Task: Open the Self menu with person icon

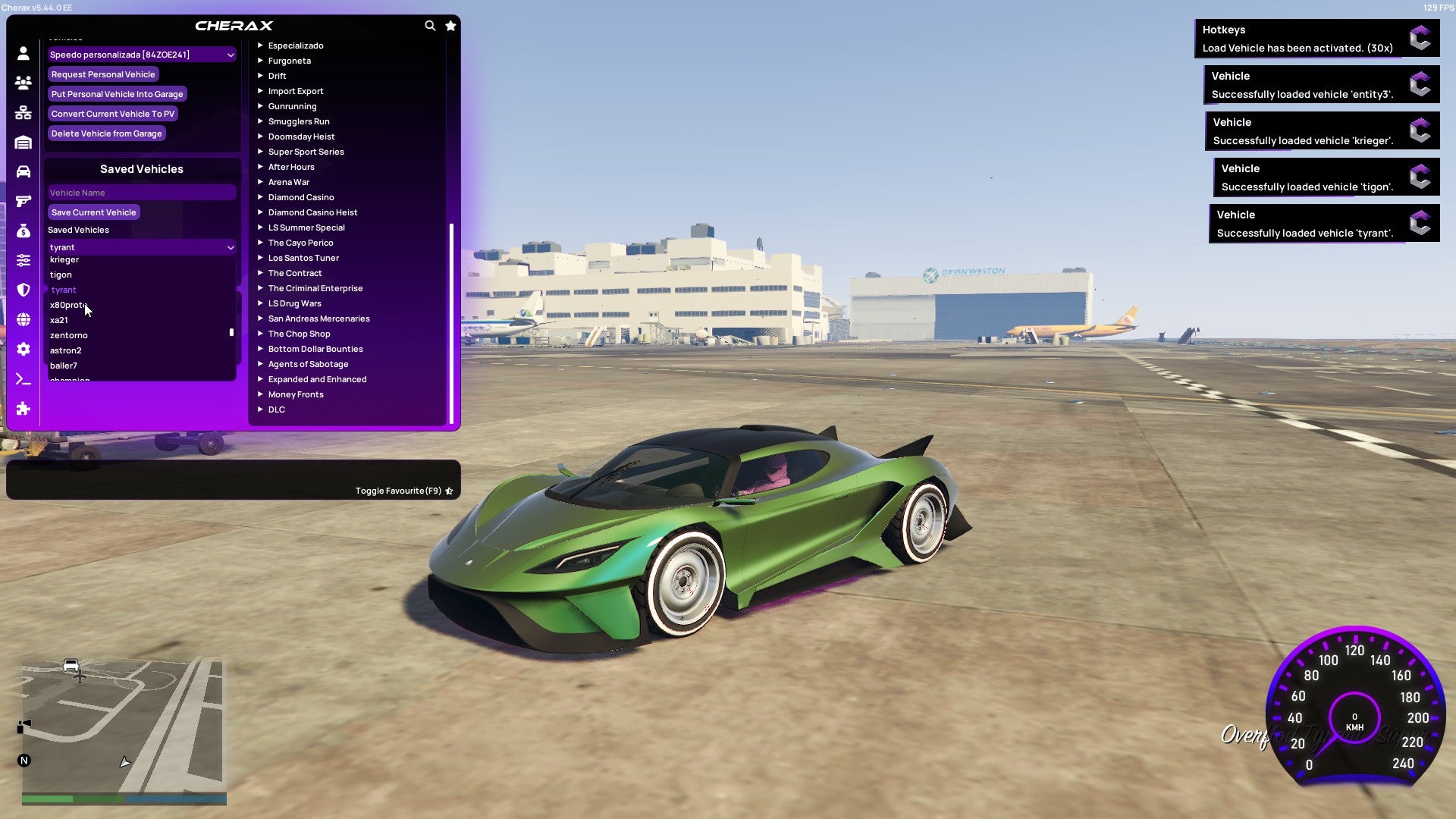Action: point(23,52)
